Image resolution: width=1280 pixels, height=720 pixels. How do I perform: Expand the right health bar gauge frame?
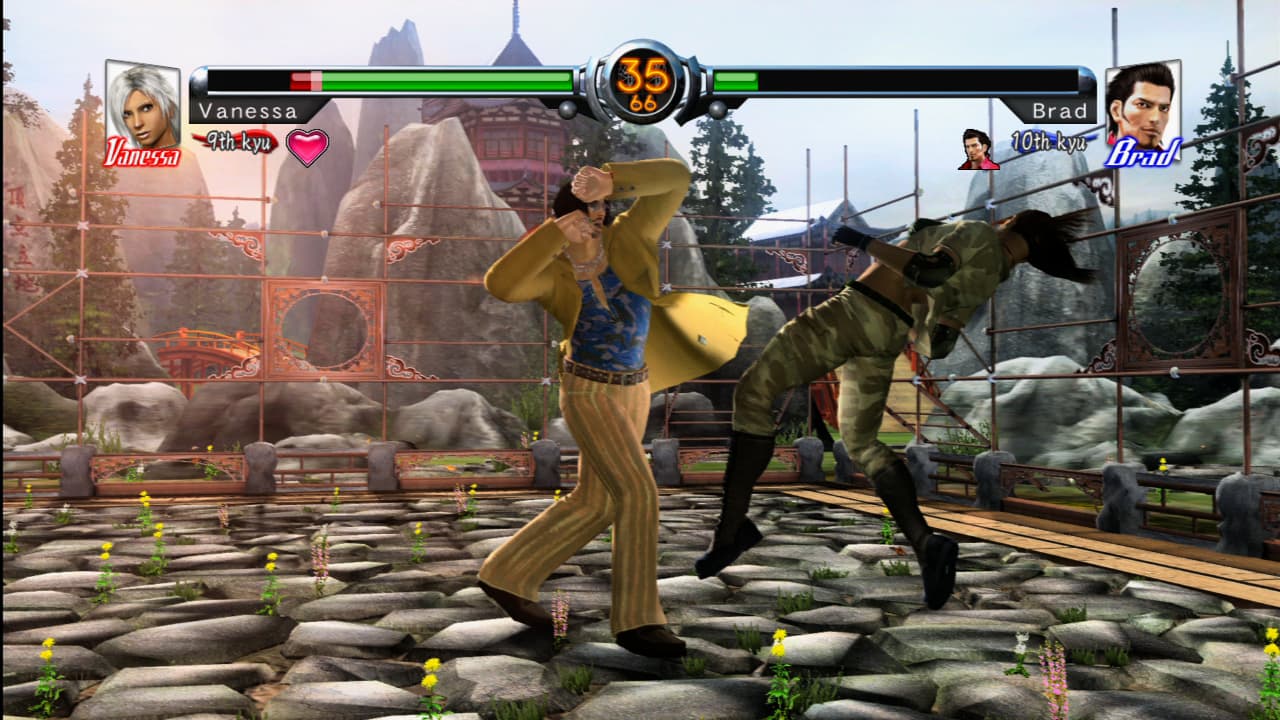[900, 75]
